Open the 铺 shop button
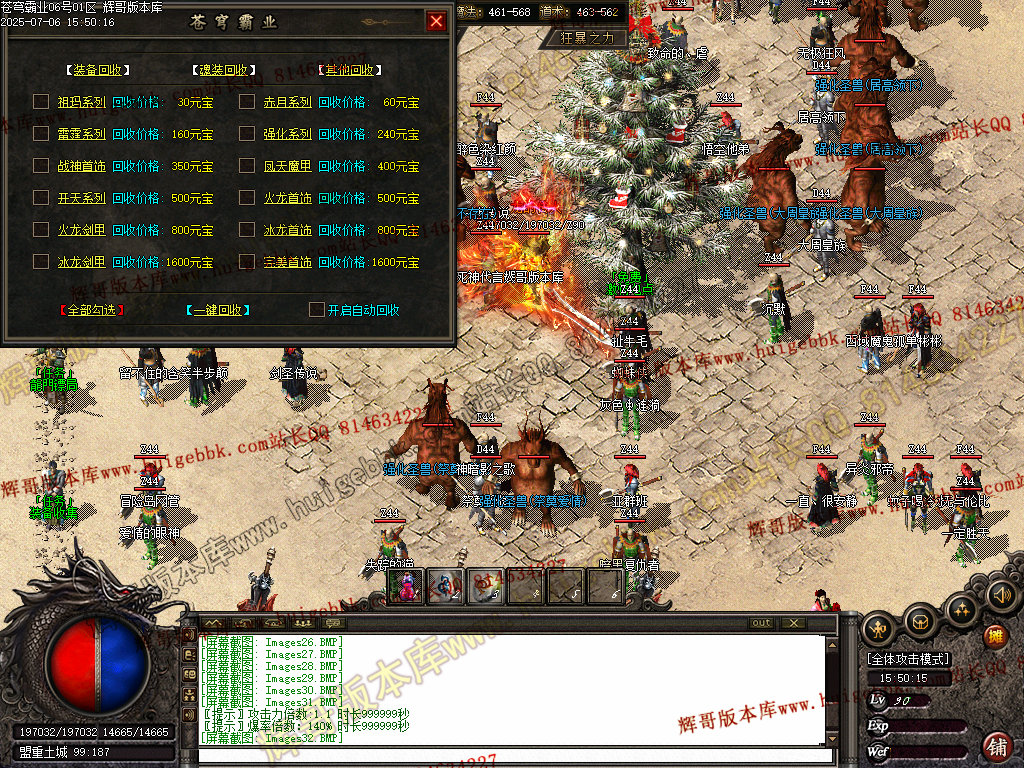 (997, 745)
